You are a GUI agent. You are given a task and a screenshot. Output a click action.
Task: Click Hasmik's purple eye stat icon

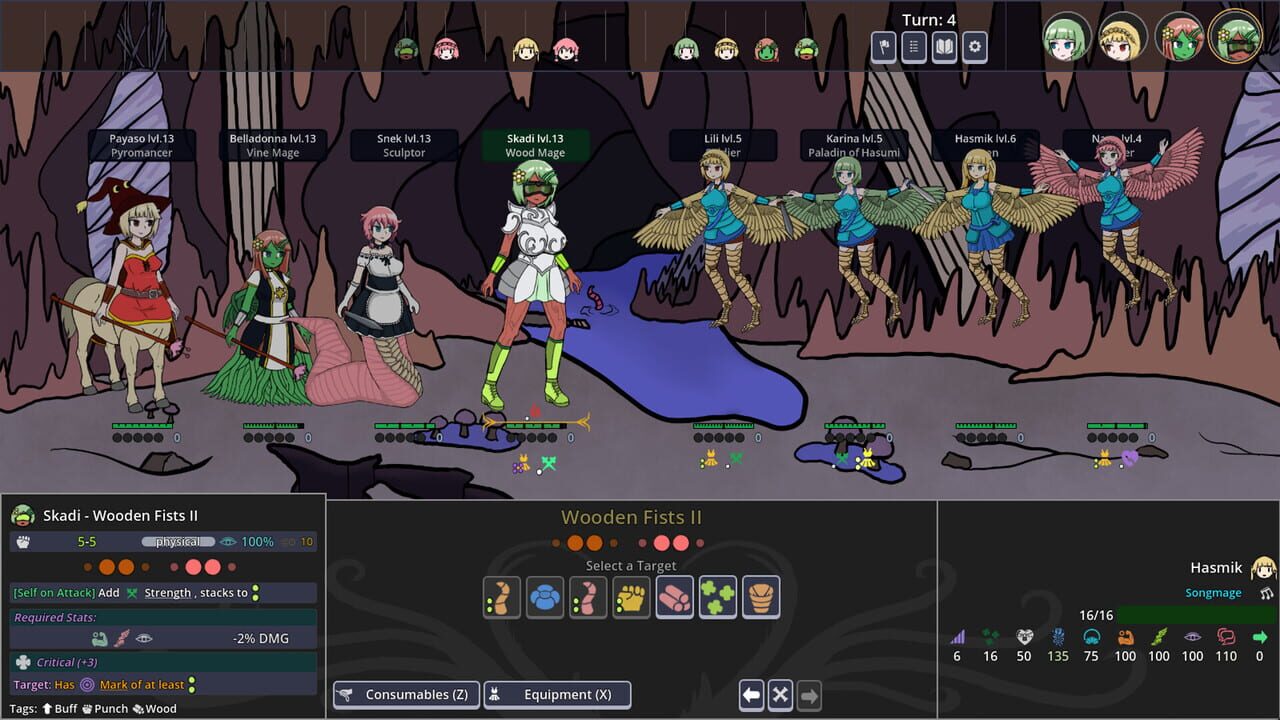pyautogui.click(x=1192, y=636)
